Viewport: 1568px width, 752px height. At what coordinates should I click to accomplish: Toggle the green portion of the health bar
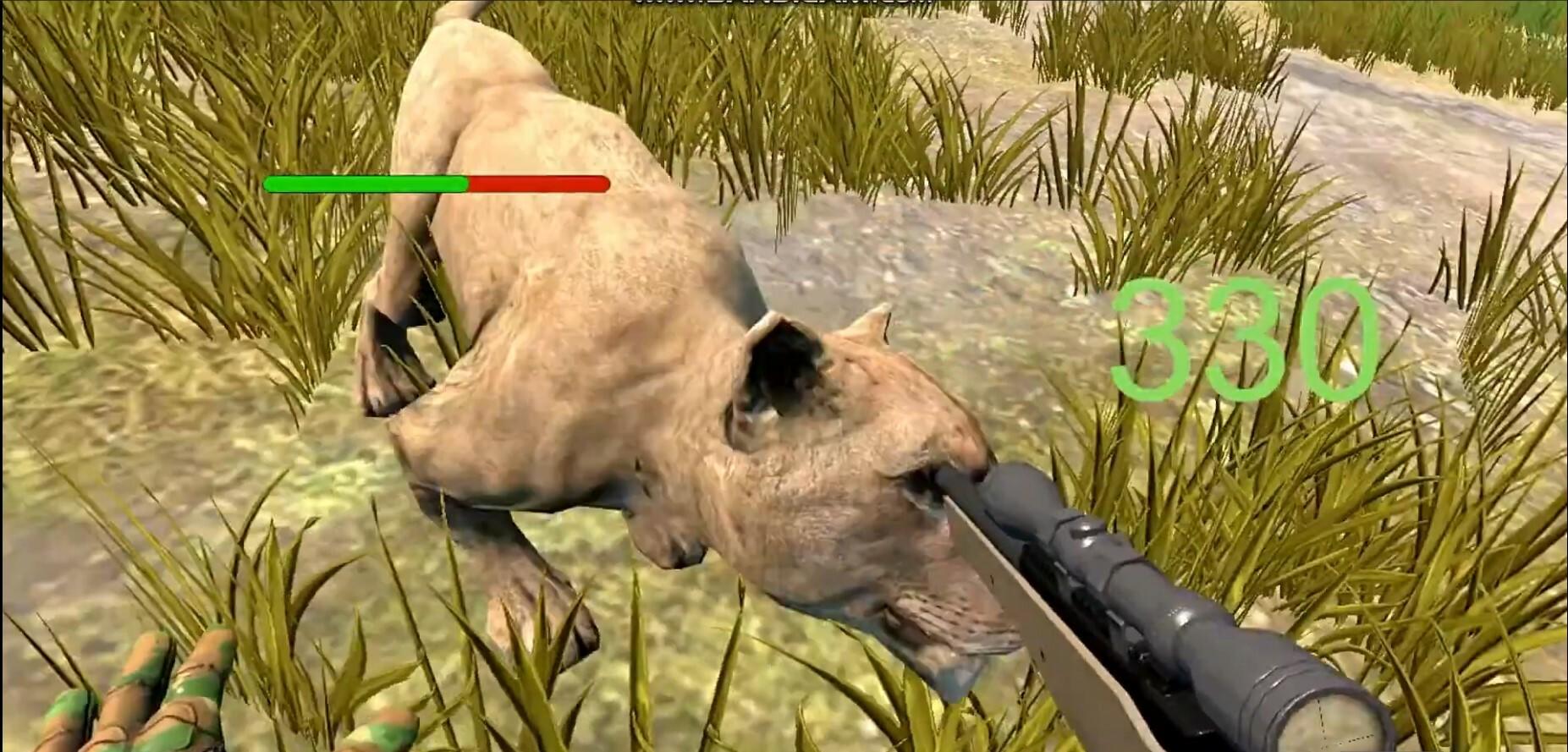click(x=364, y=183)
